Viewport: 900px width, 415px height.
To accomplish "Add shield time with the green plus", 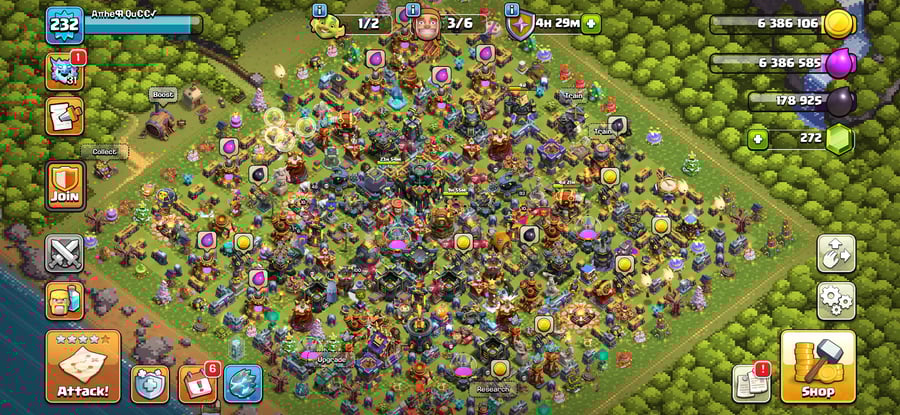I will coord(591,23).
